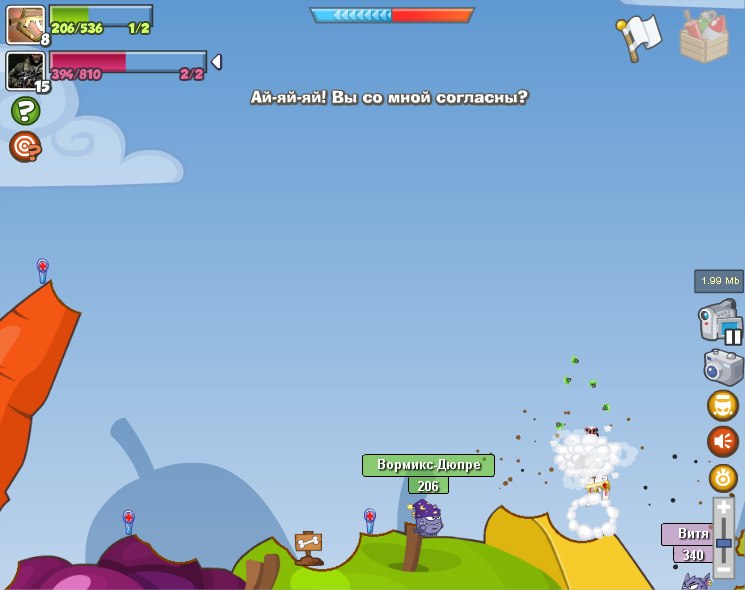
Task: Zoom out with the minus button
Action: point(724,570)
